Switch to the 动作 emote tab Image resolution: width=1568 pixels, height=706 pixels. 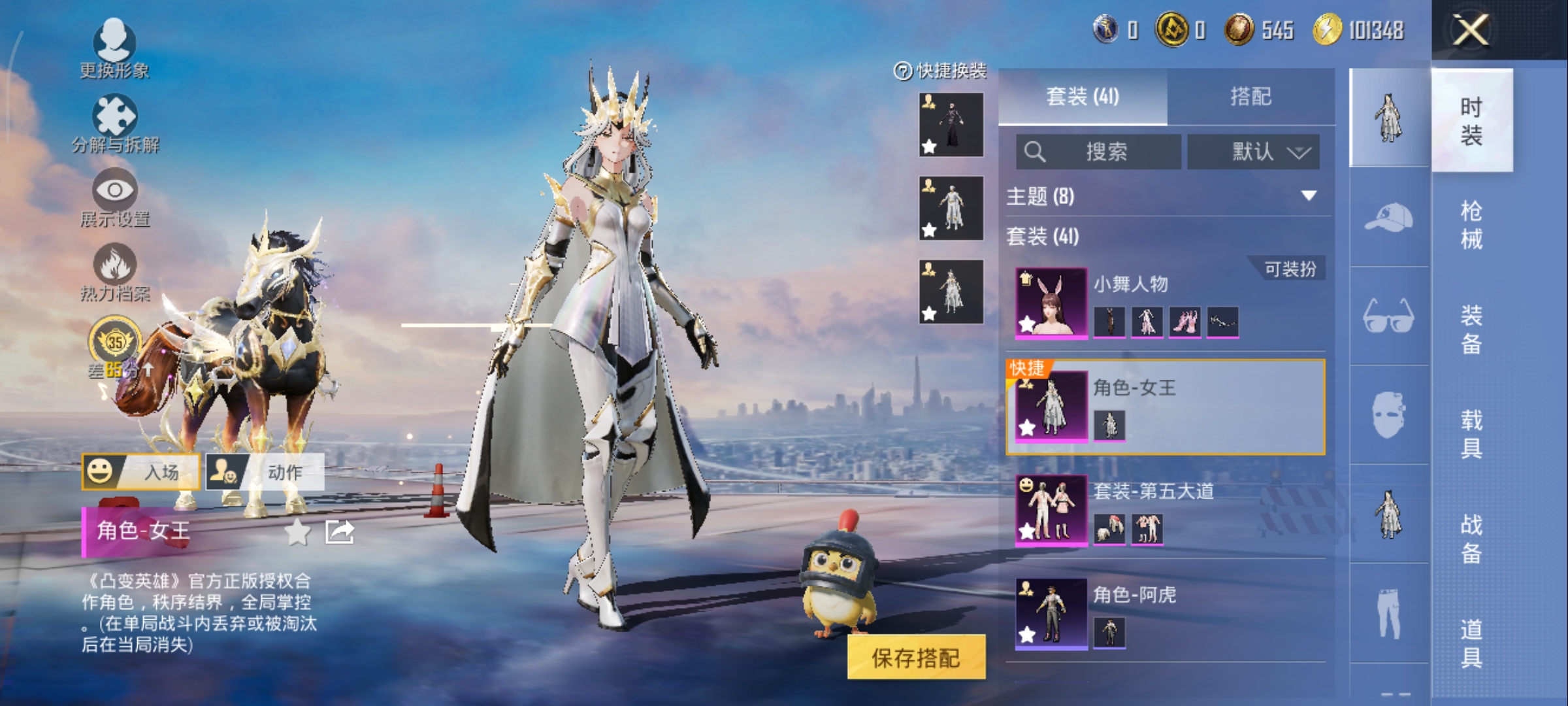click(265, 471)
